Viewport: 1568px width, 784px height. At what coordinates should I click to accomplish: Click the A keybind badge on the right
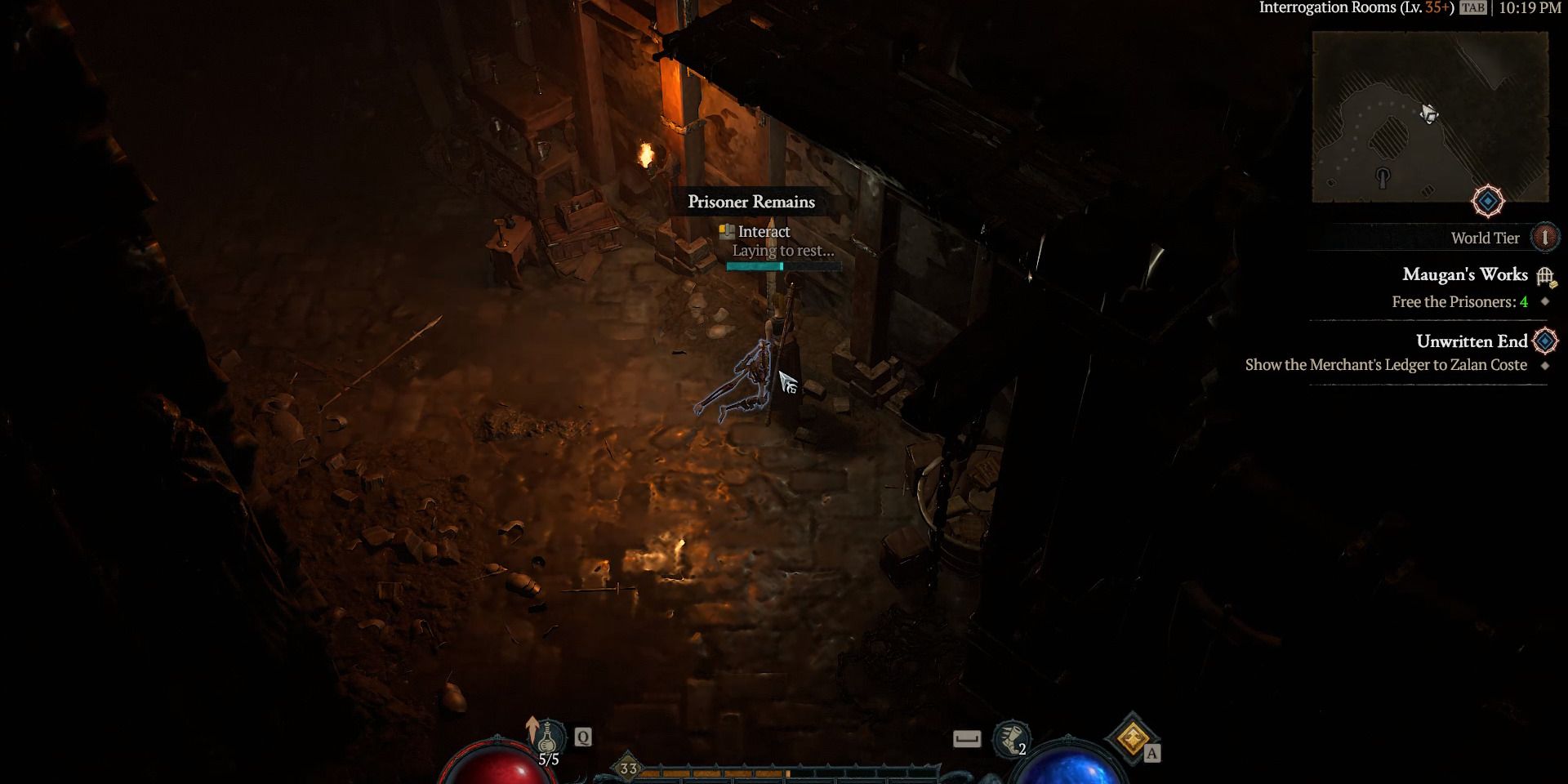[1152, 755]
